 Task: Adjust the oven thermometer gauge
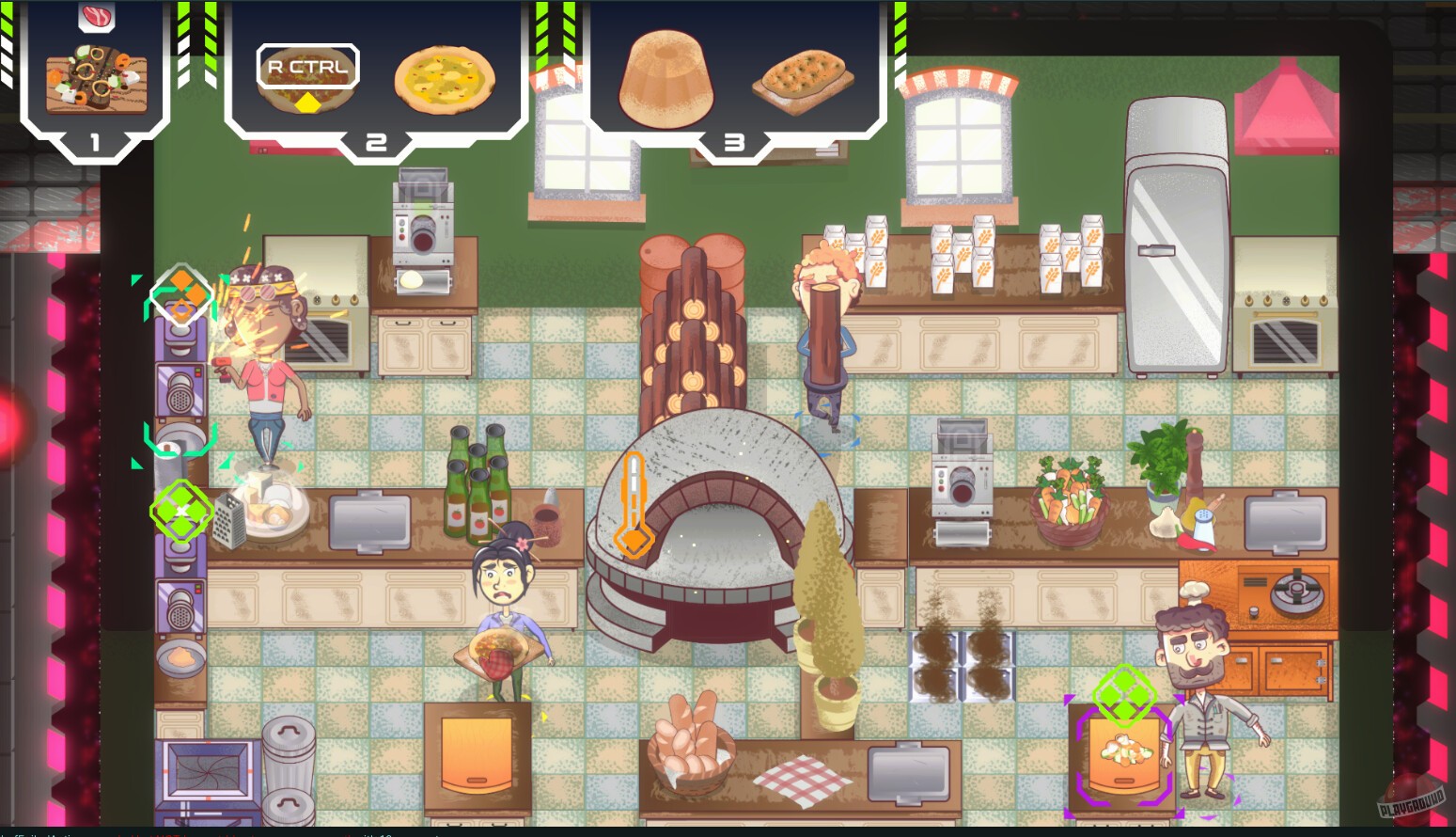click(x=635, y=503)
